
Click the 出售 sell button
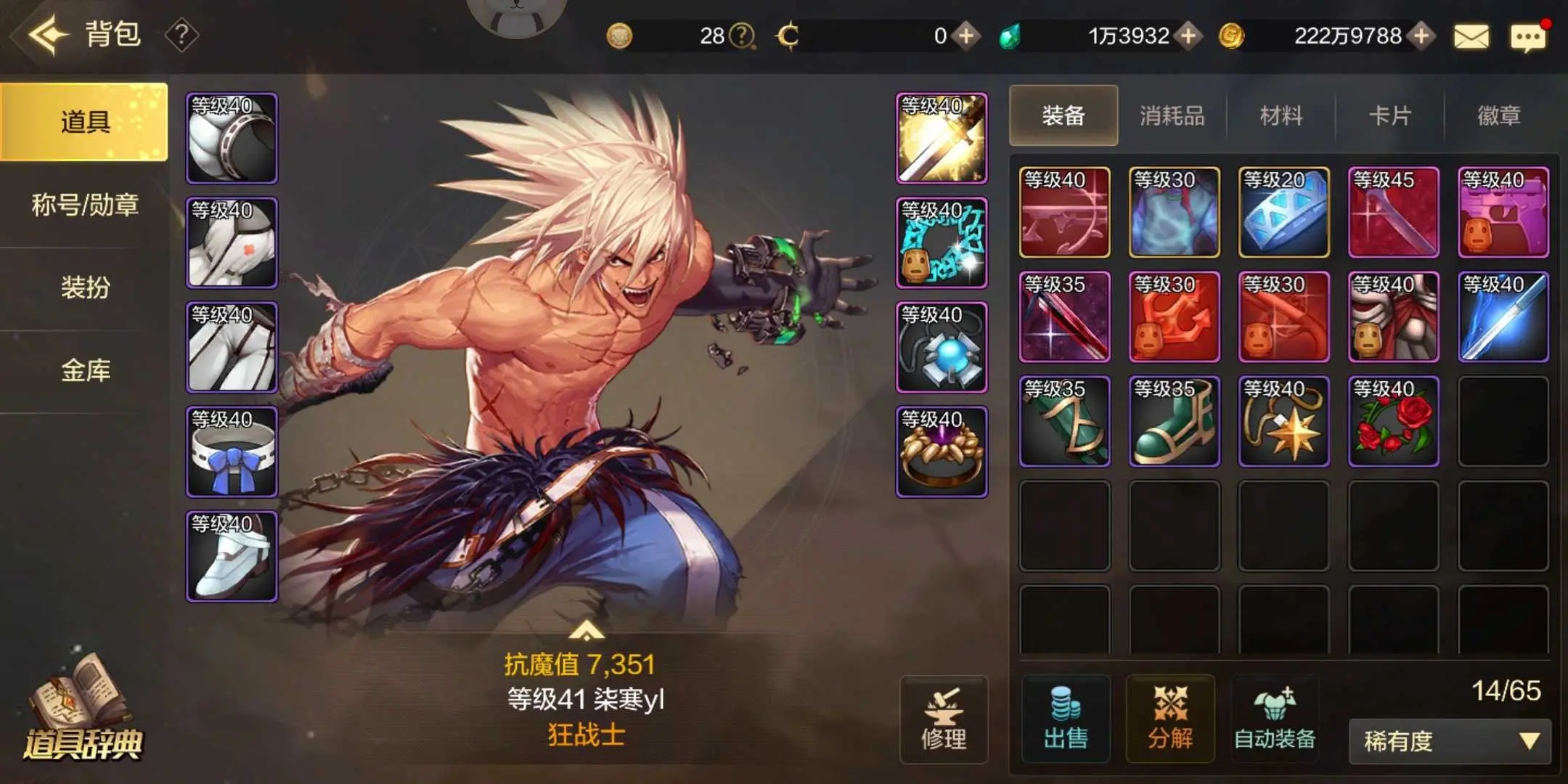[1066, 720]
